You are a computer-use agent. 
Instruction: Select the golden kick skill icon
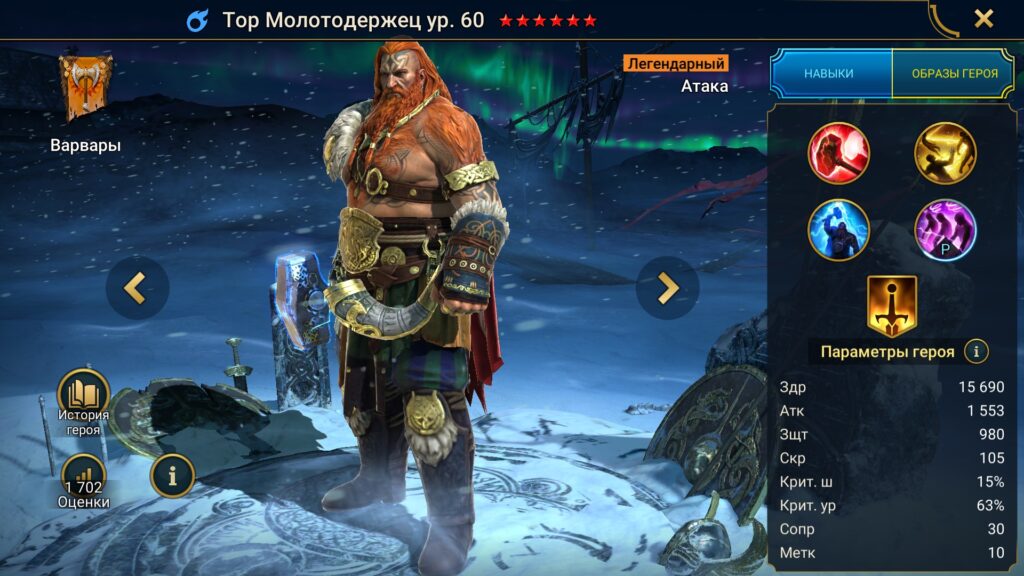(945, 153)
